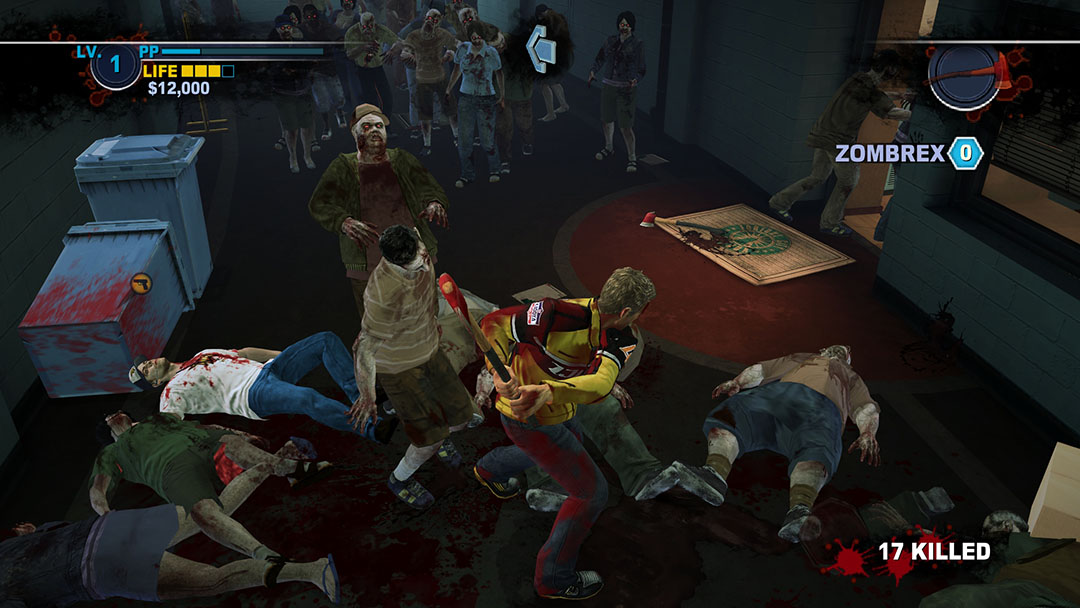Image resolution: width=1080 pixels, height=608 pixels.
Task: Click the Zombrex count hexagon
Action: pos(966,153)
